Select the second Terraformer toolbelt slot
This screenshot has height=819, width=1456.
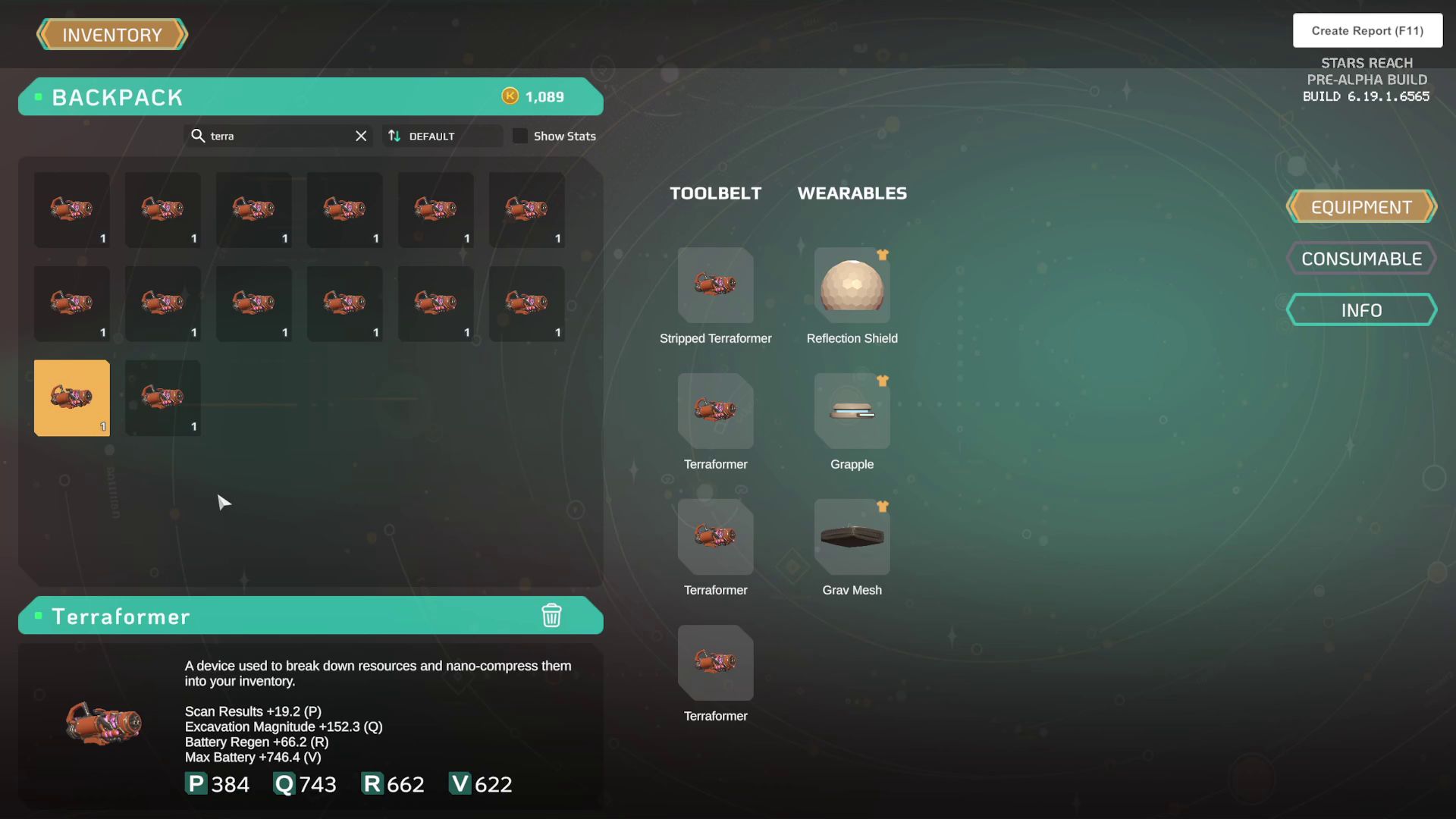pyautogui.click(x=715, y=411)
